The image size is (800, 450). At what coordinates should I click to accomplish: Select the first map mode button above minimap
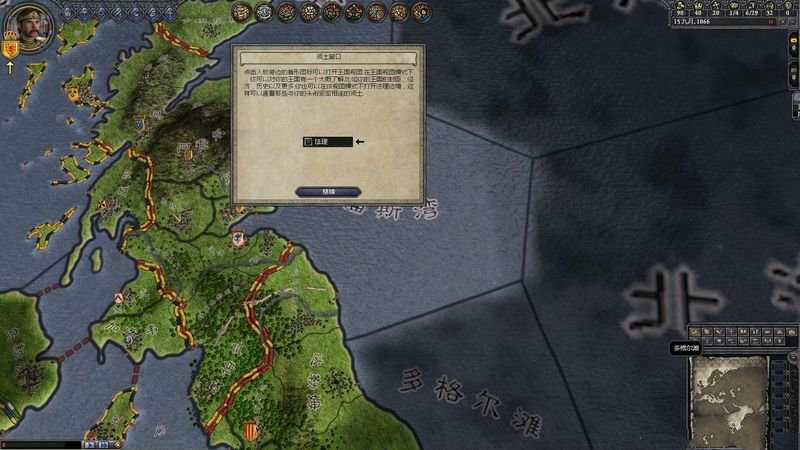(x=693, y=332)
